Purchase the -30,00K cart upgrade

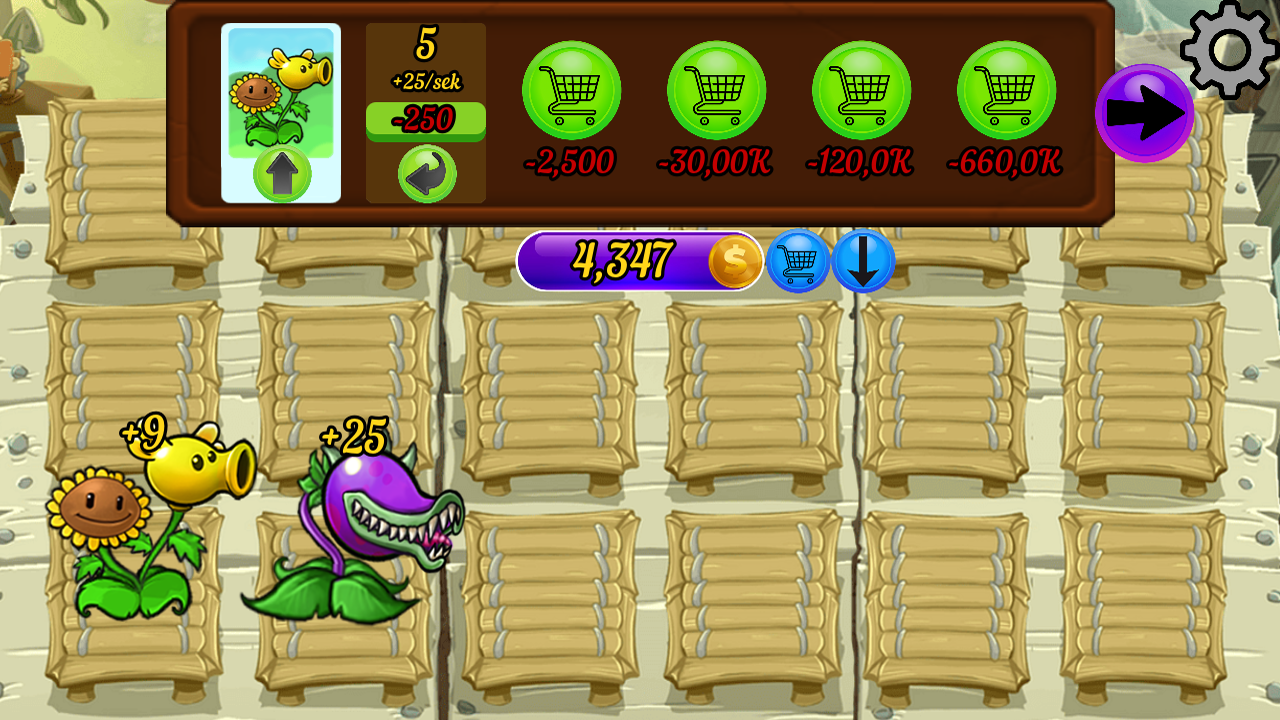(x=716, y=91)
